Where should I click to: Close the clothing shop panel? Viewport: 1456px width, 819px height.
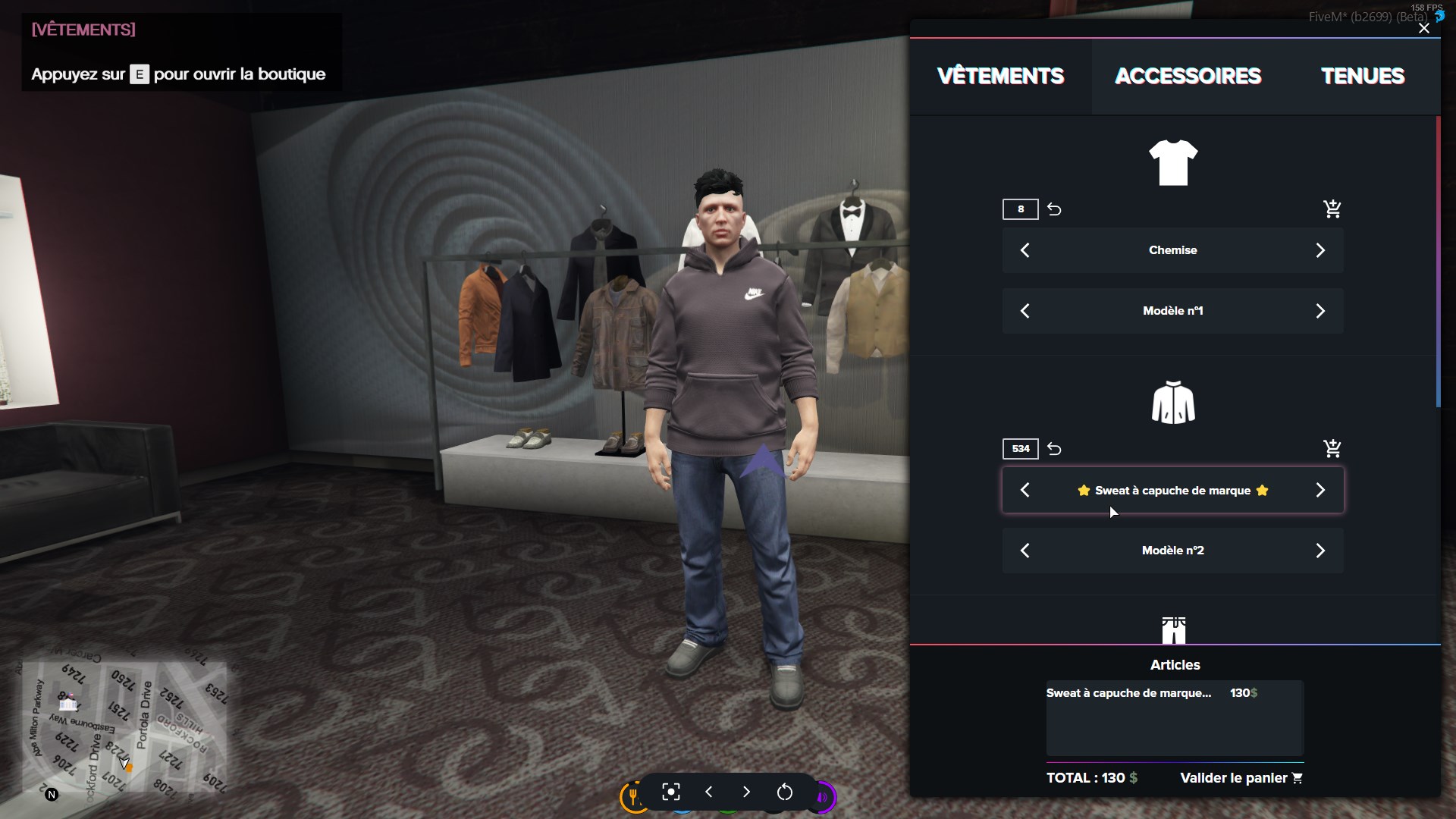pos(1423,29)
